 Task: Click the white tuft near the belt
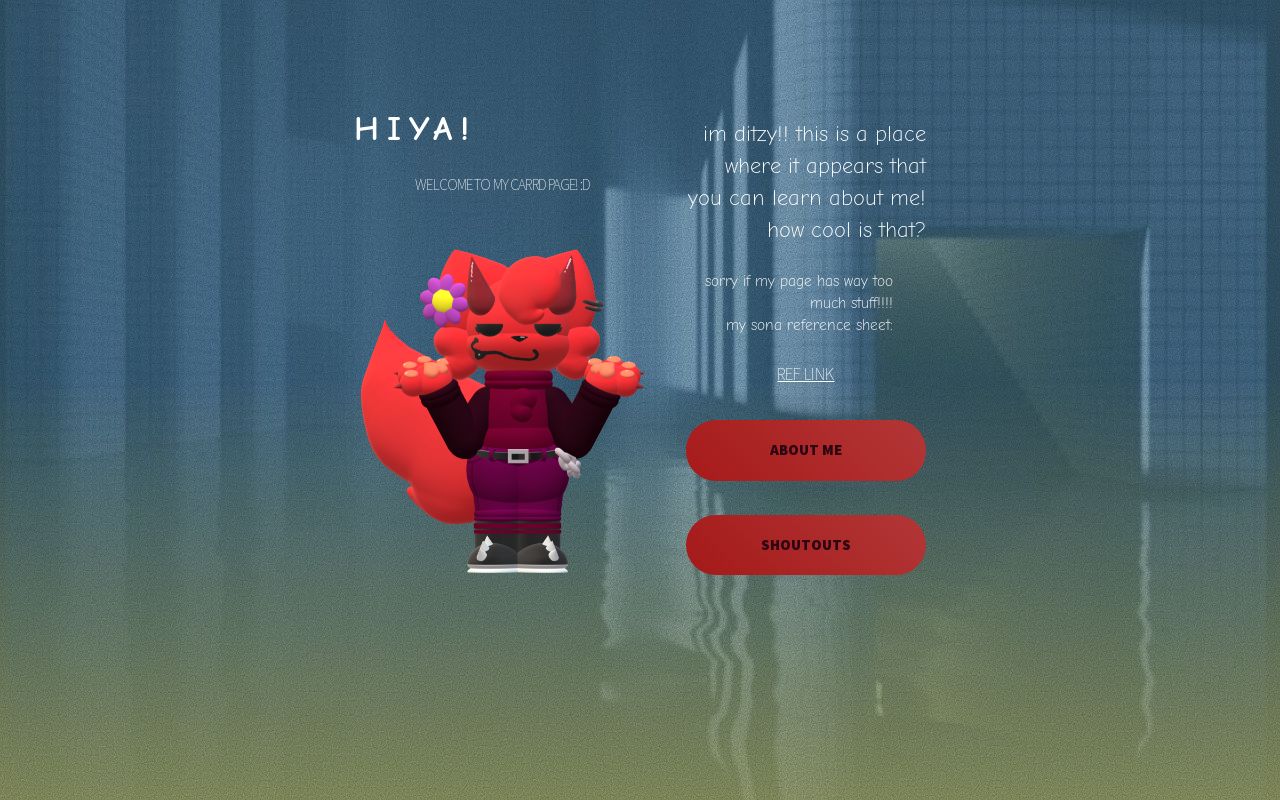[x=567, y=462]
